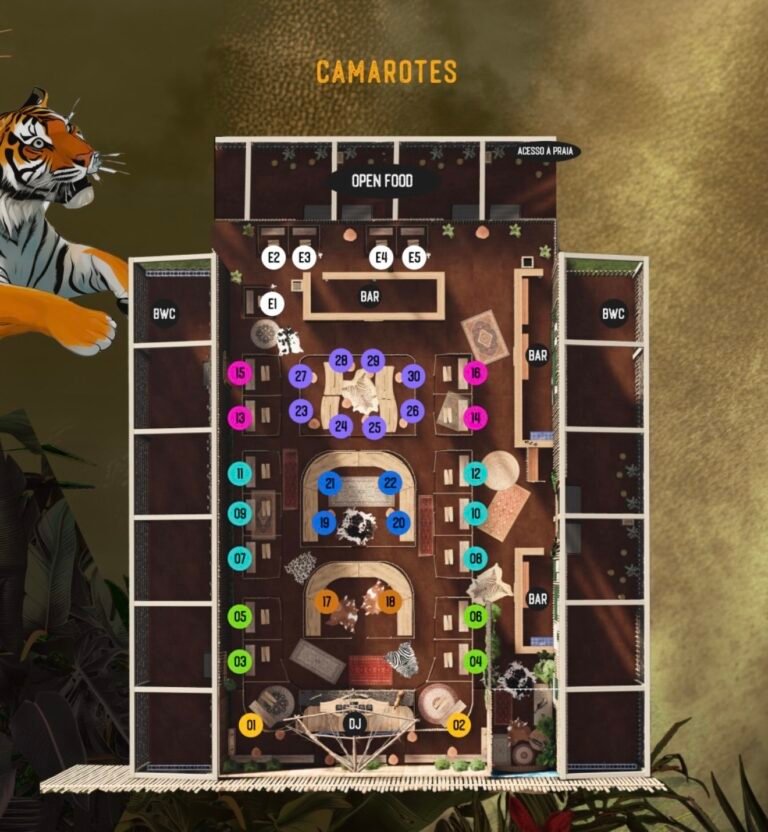Pick purple camarote 30
Viewport: 768px width, 832px height.
pyautogui.click(x=413, y=377)
